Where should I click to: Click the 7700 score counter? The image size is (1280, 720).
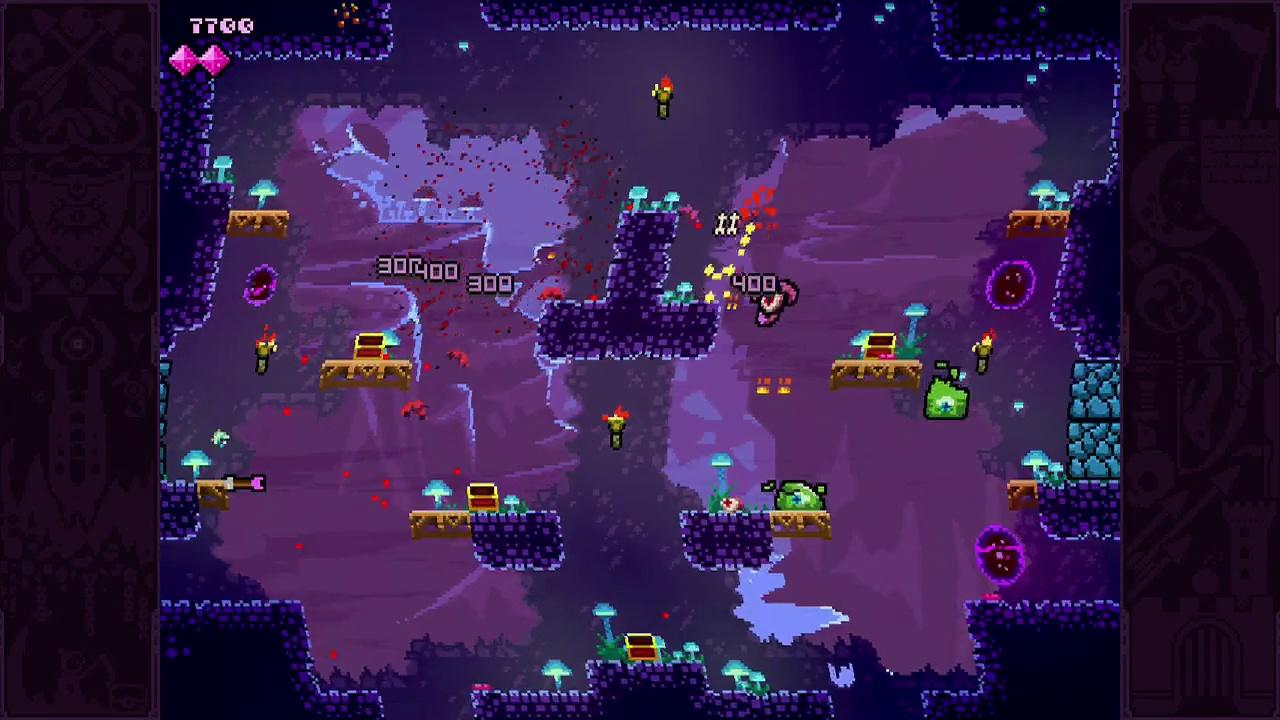click(x=223, y=25)
